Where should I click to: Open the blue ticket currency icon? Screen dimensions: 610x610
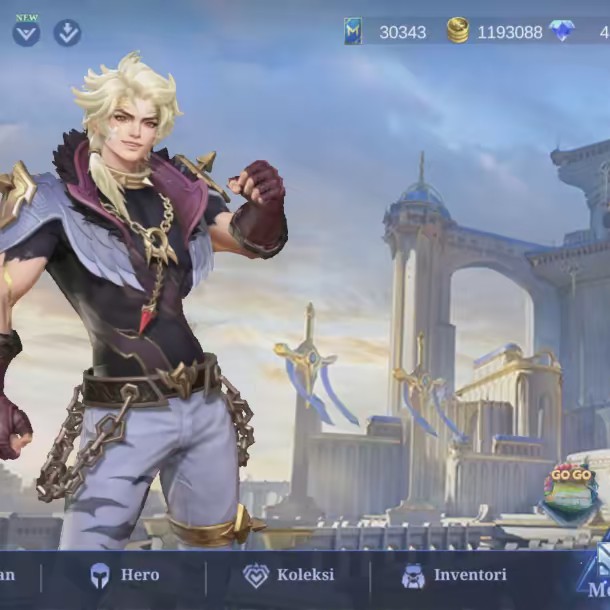pos(352,31)
